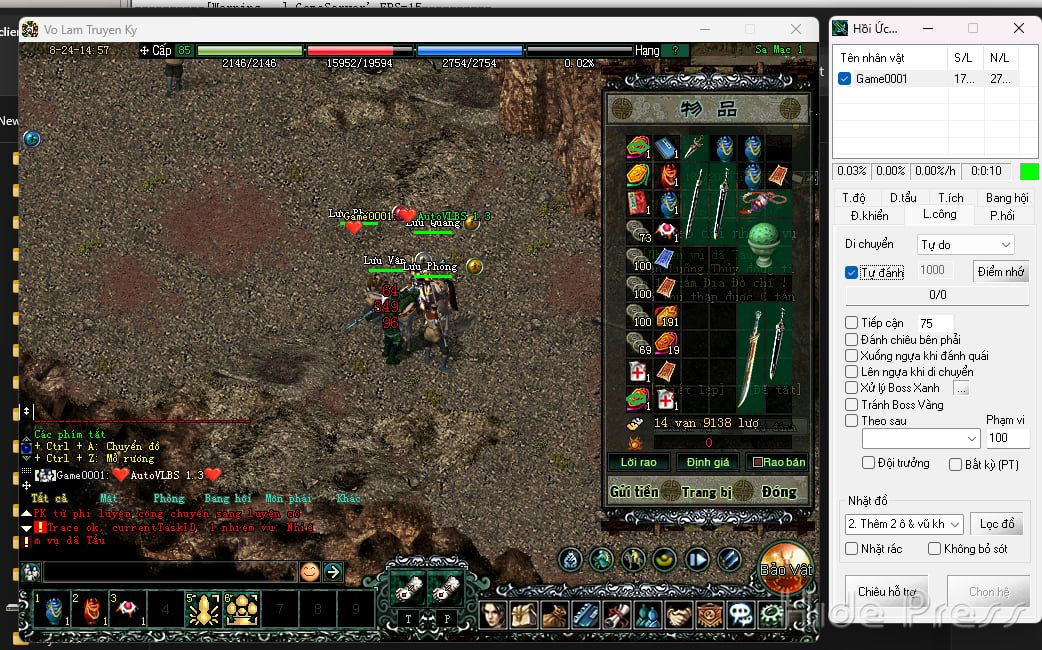Toggle the Tự đánh auto-attack checkbox
Viewport: 1042px width, 650px height.
point(851,272)
